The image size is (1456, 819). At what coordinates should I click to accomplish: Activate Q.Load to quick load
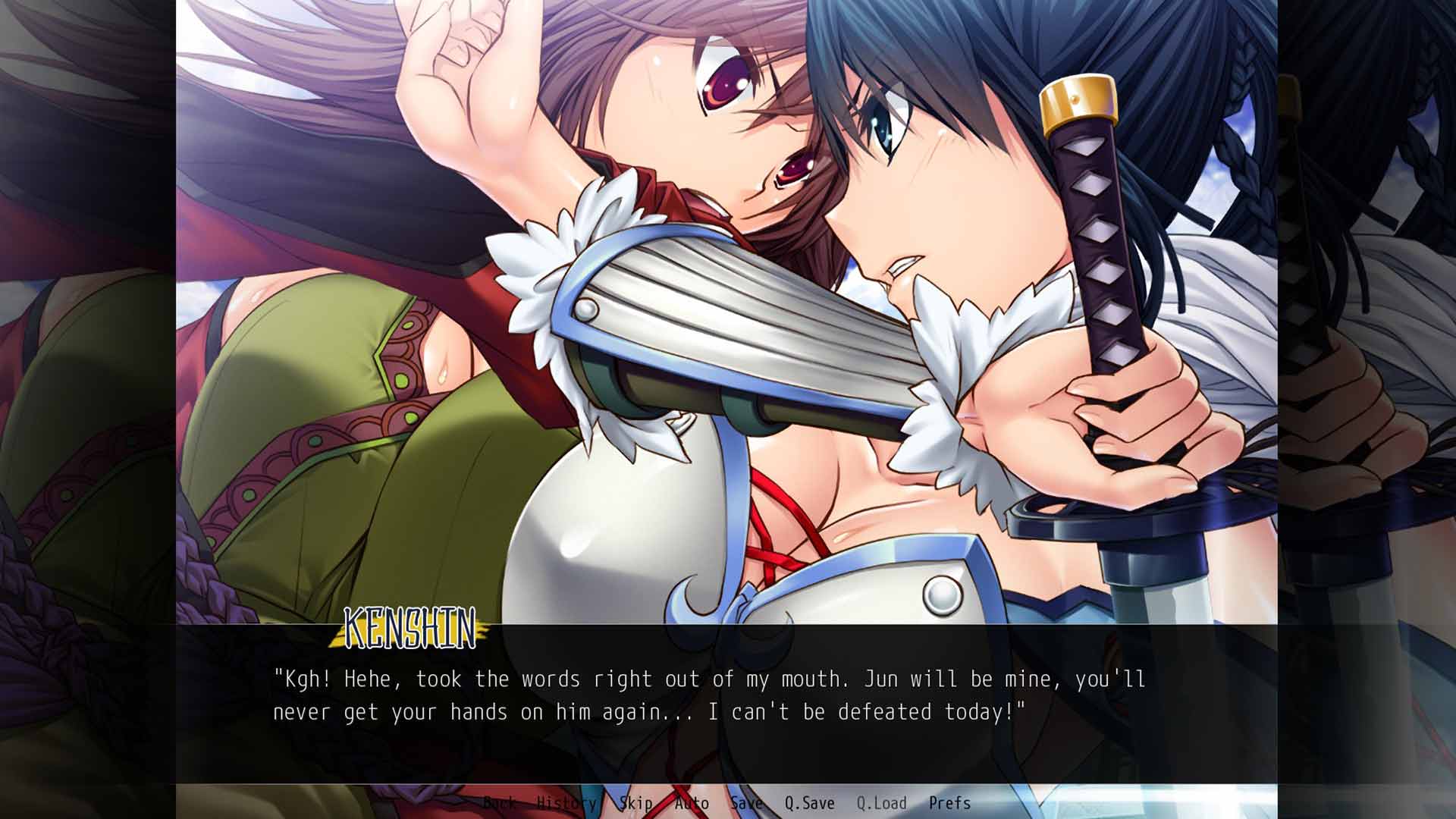click(x=881, y=802)
